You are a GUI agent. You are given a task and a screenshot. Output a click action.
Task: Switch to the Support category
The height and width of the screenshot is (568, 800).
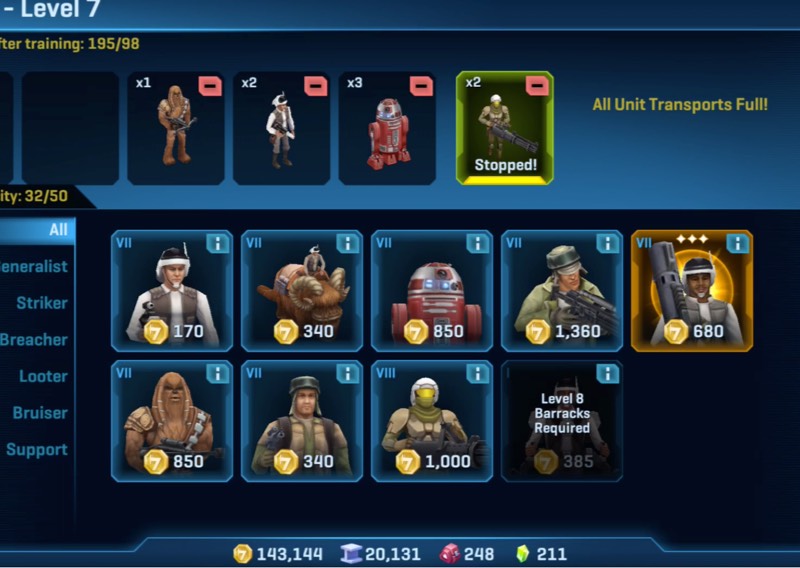tap(38, 450)
